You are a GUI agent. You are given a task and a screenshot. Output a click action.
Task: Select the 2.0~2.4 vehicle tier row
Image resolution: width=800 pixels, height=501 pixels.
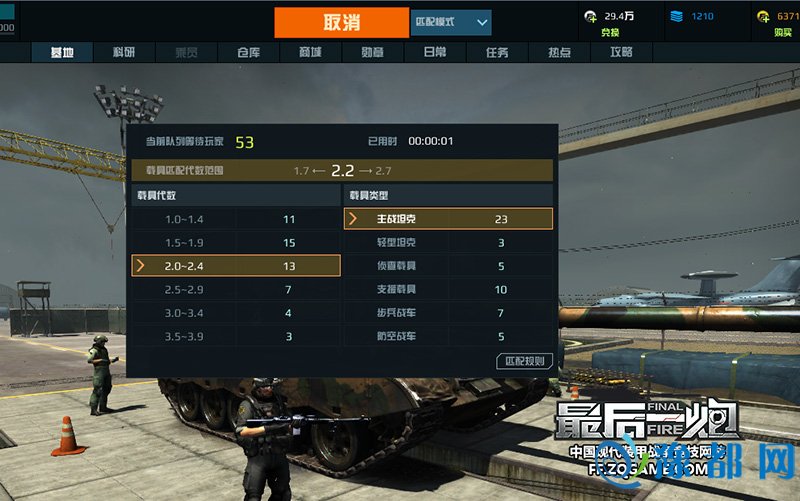point(236,265)
